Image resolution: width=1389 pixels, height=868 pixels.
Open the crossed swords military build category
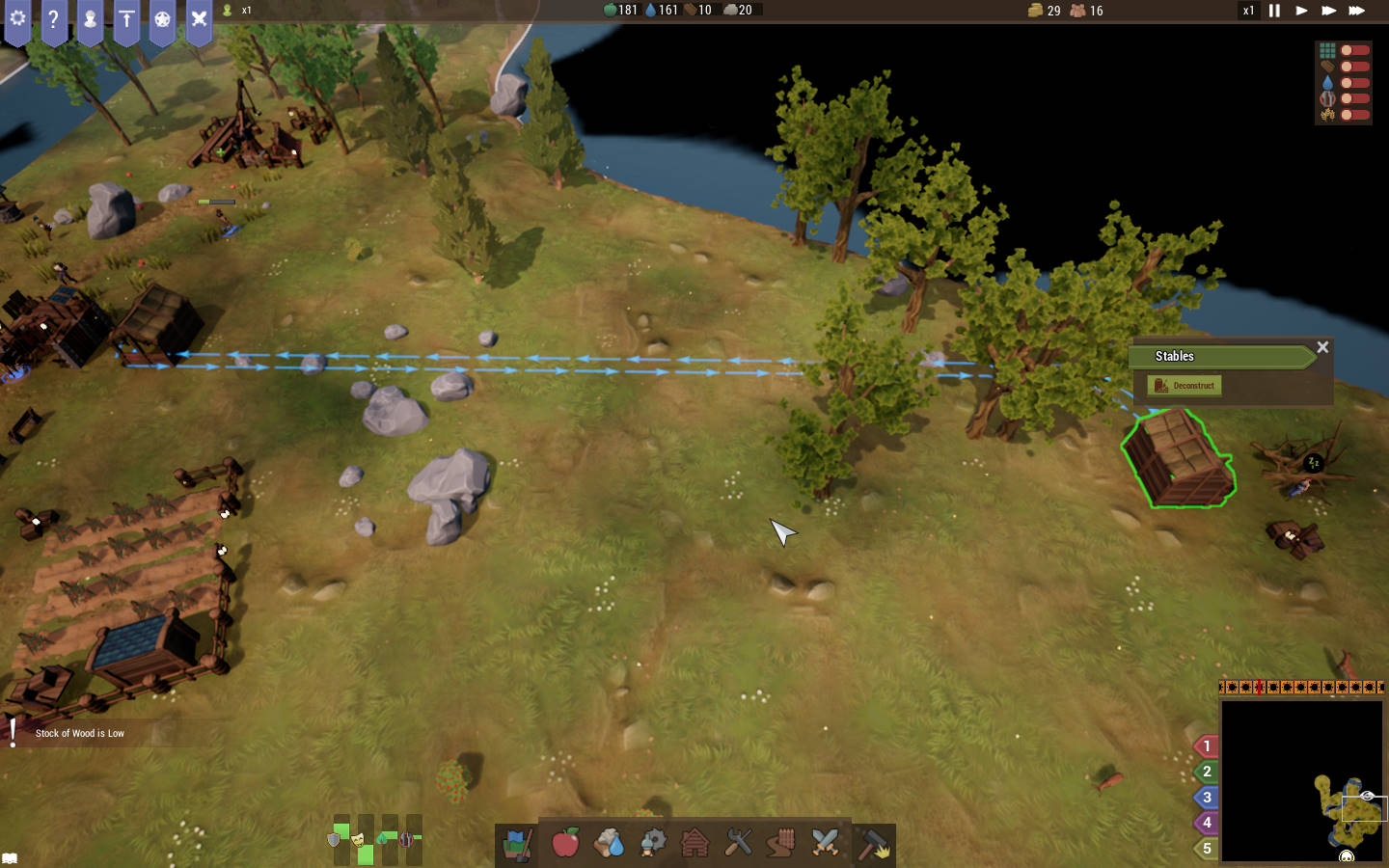(x=825, y=843)
